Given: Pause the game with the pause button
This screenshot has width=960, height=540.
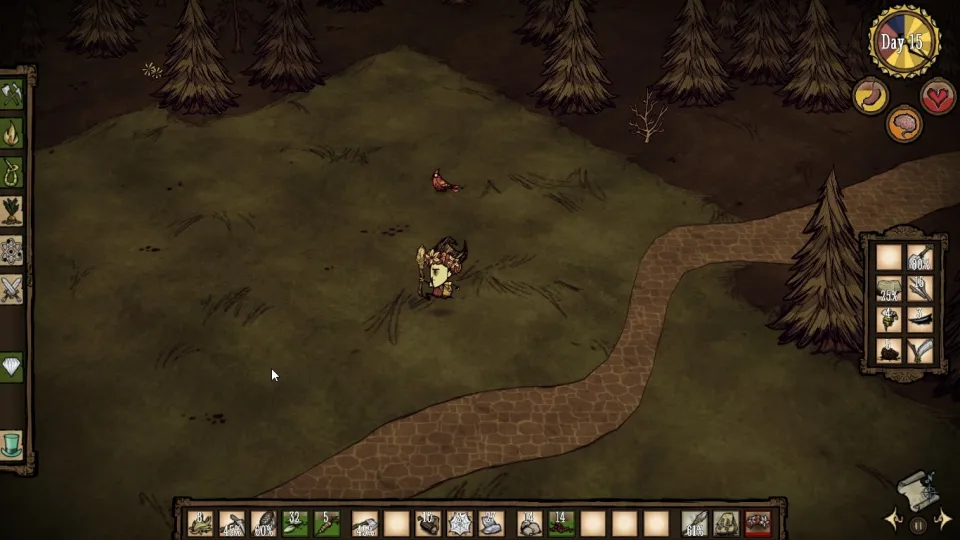Looking at the screenshot, I should click(x=918, y=524).
